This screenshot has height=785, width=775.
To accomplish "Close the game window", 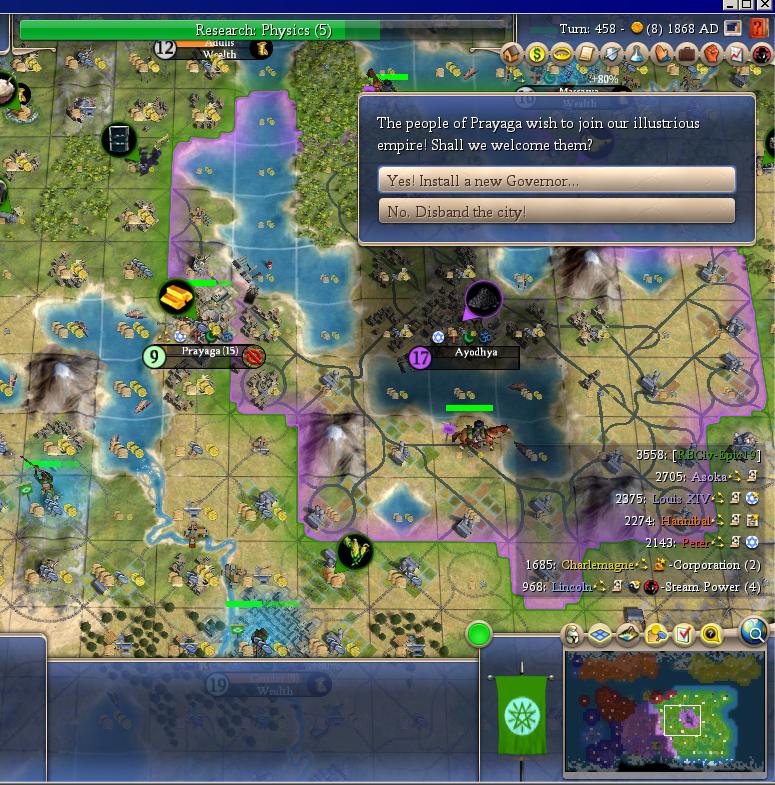I will pos(764,6).
